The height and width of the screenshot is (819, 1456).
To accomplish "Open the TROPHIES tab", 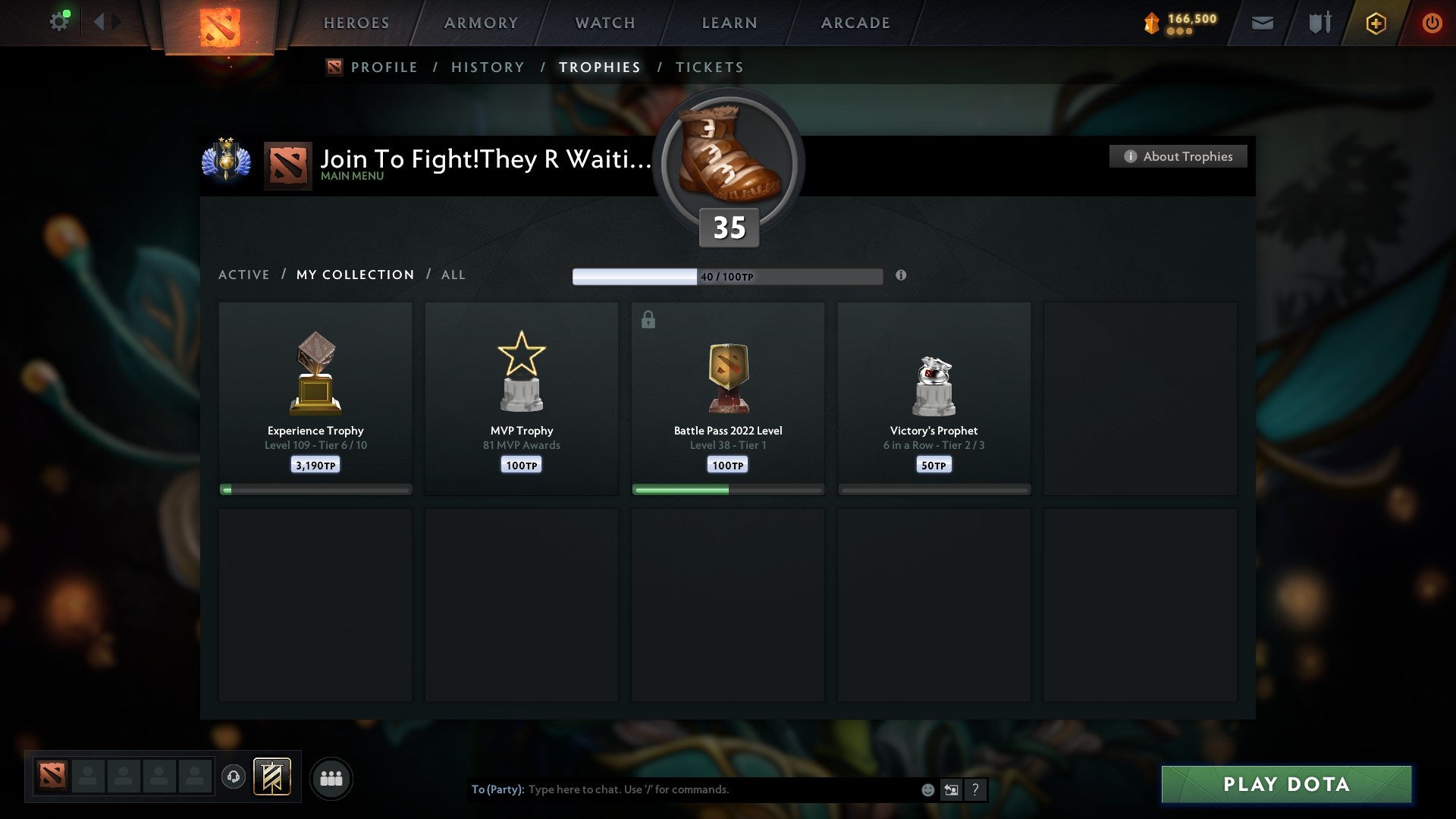I will (x=600, y=67).
